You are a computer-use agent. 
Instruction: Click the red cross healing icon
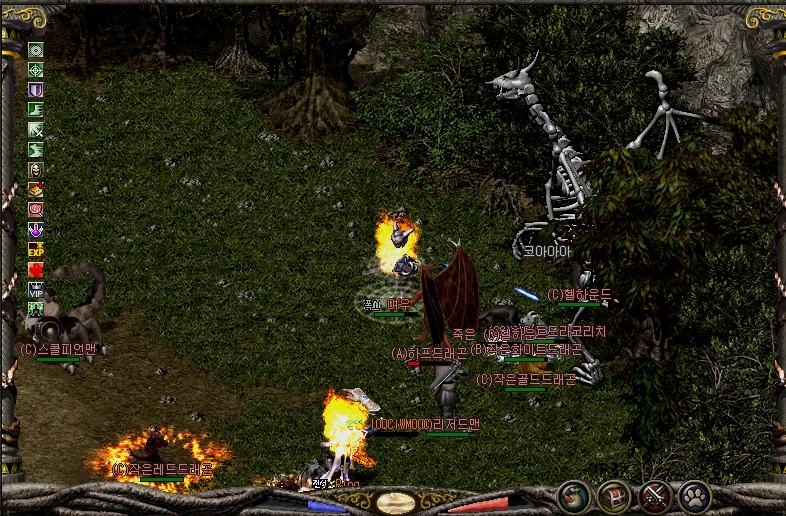(x=36, y=270)
